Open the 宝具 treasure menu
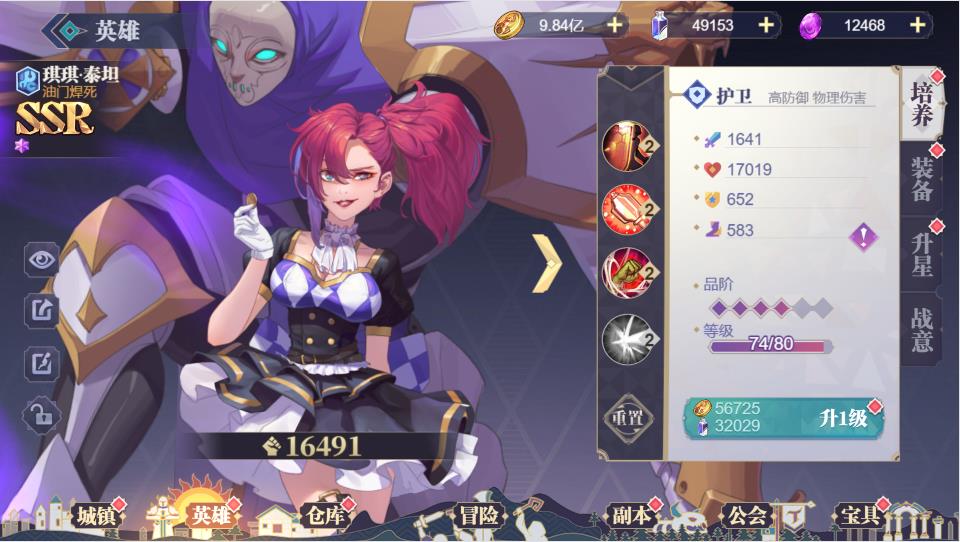The image size is (960, 542). pos(858,516)
